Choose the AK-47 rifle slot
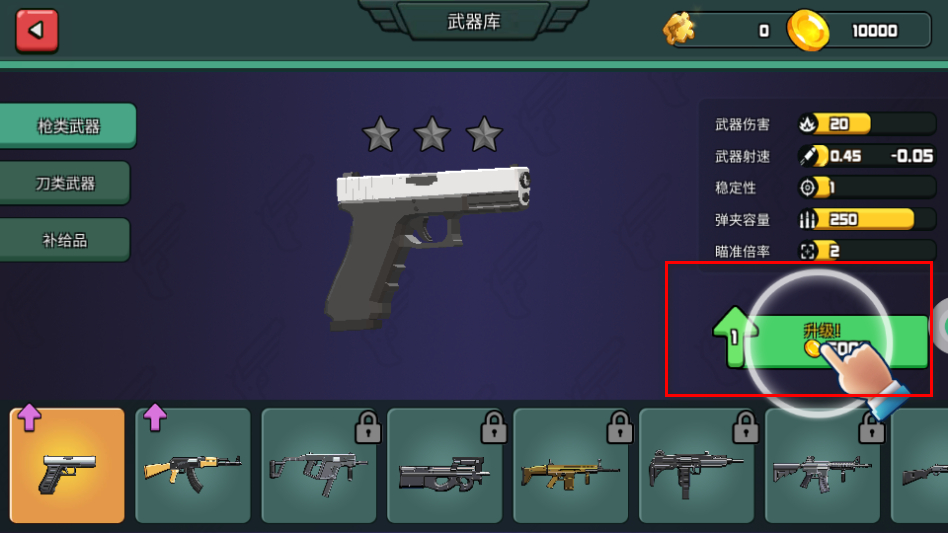The image size is (948, 533). [193, 466]
